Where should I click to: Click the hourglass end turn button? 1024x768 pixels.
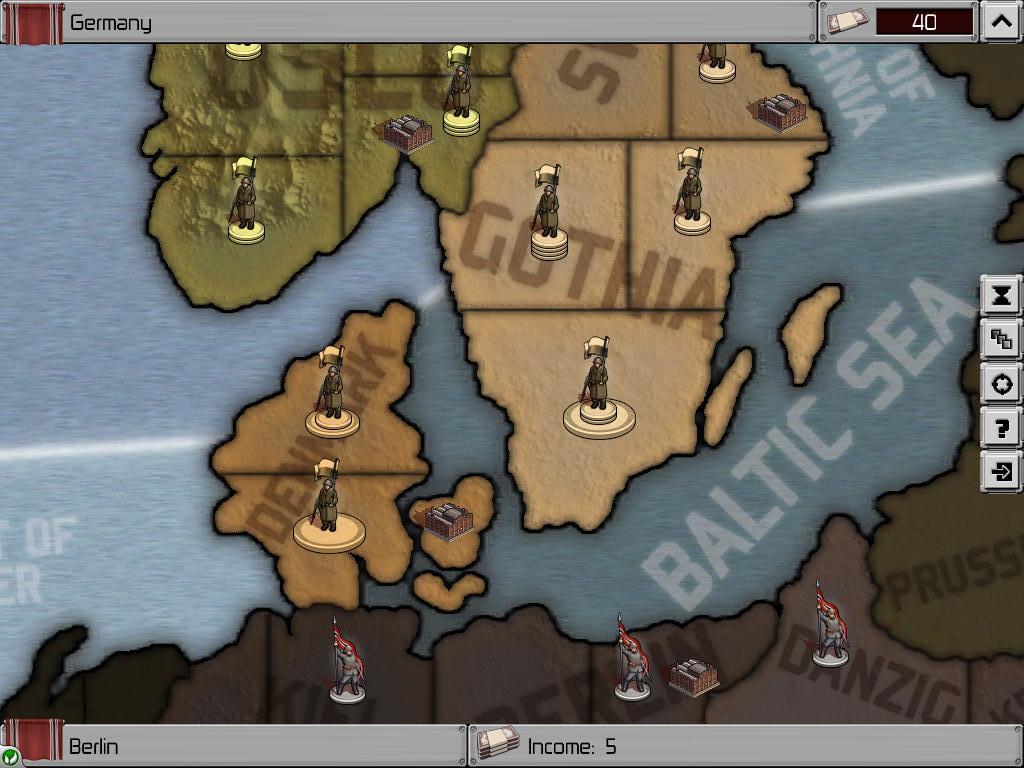click(1001, 295)
